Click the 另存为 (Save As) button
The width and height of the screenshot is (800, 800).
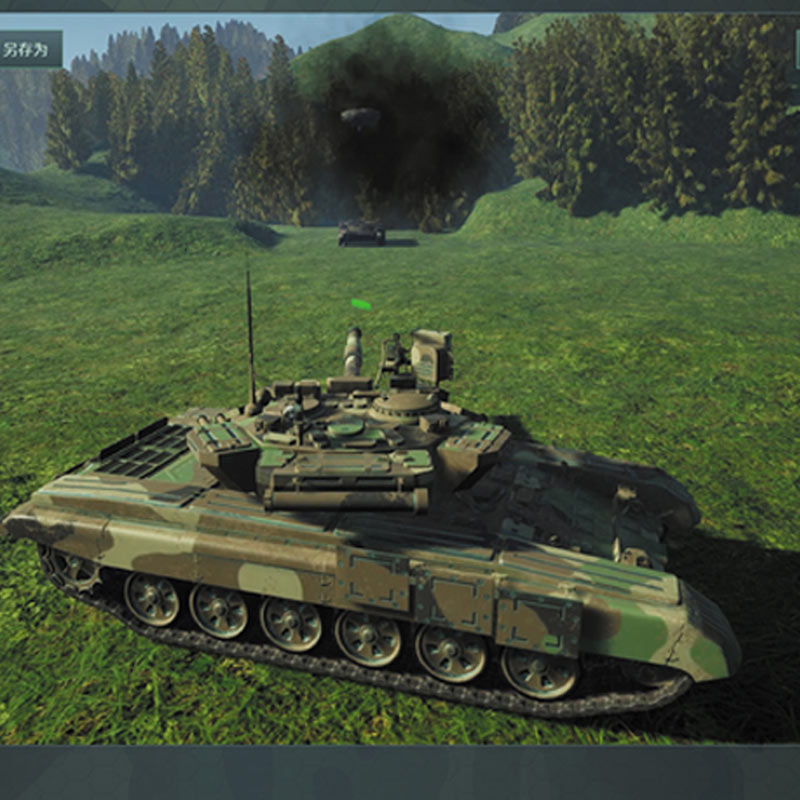(28, 48)
